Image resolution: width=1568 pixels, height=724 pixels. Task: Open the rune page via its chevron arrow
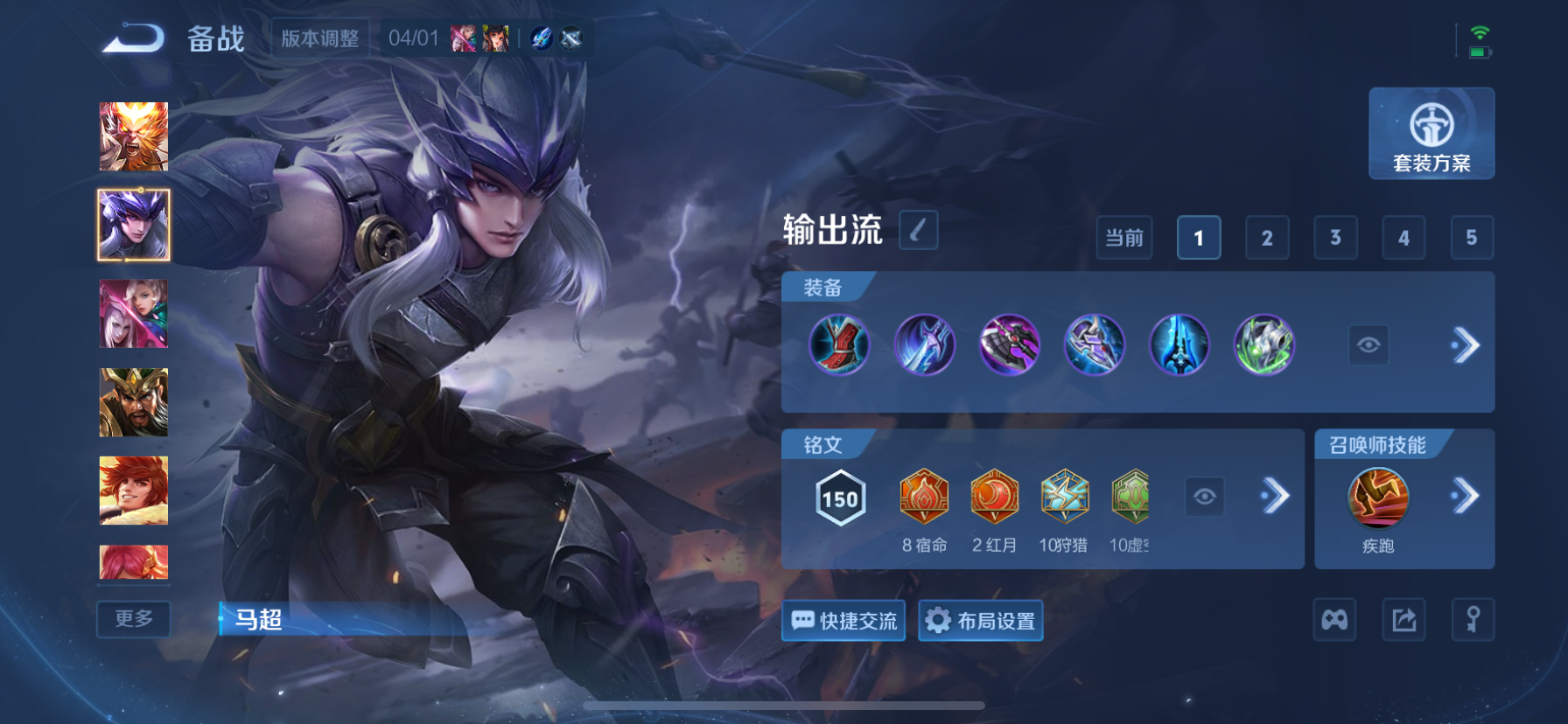coord(1276,497)
